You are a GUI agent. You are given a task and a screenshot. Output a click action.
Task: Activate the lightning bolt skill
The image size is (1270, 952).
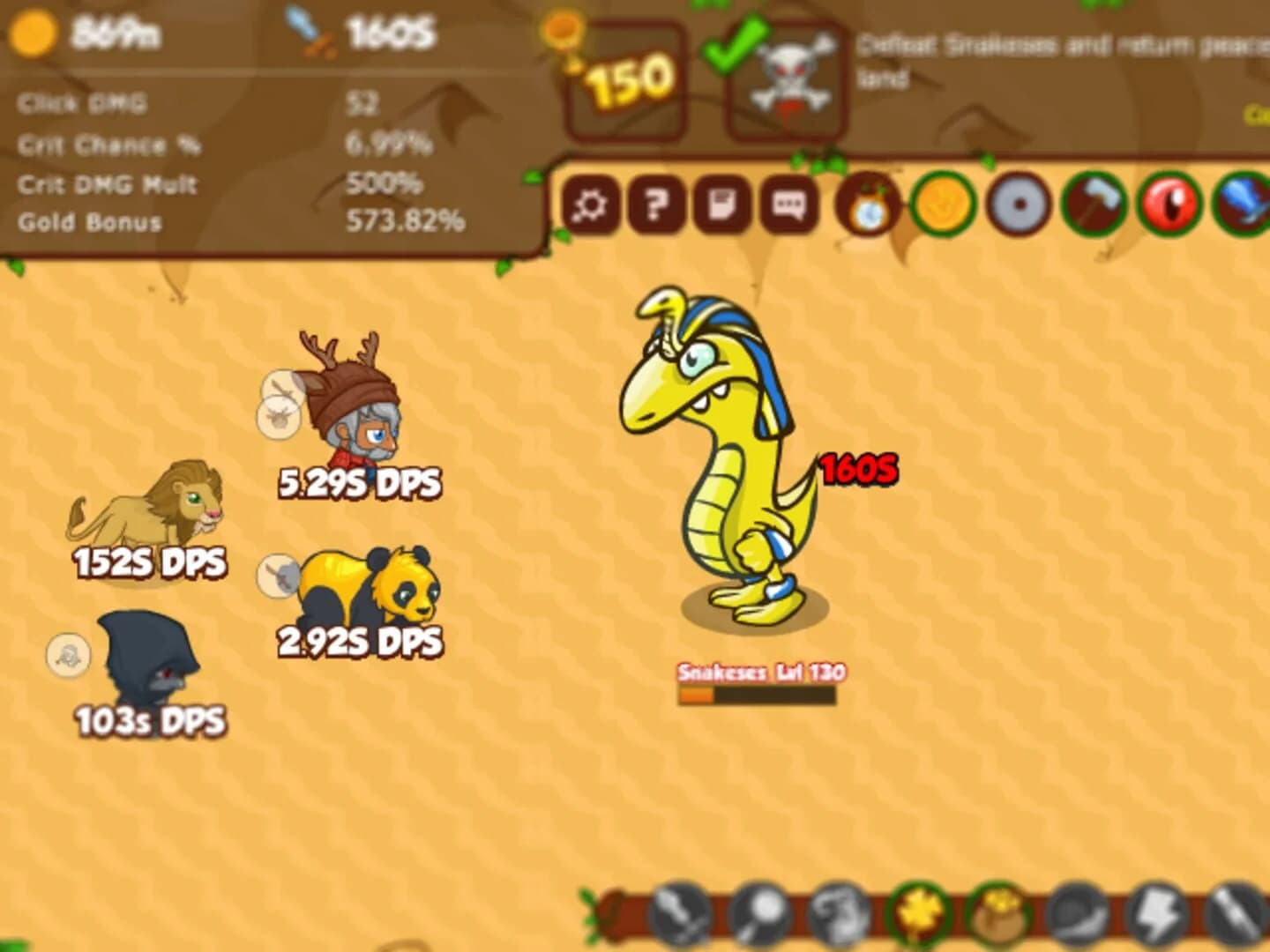point(1157,919)
